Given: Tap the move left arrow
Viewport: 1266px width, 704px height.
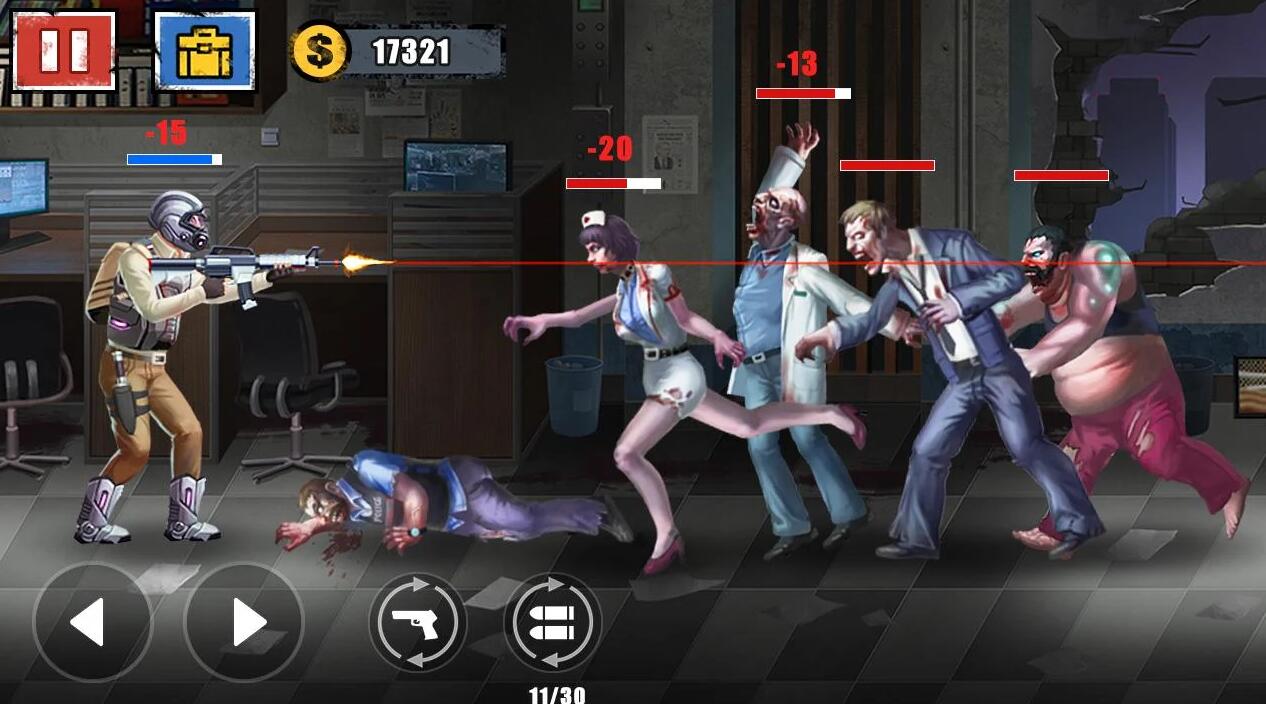Looking at the screenshot, I should coord(92,623).
